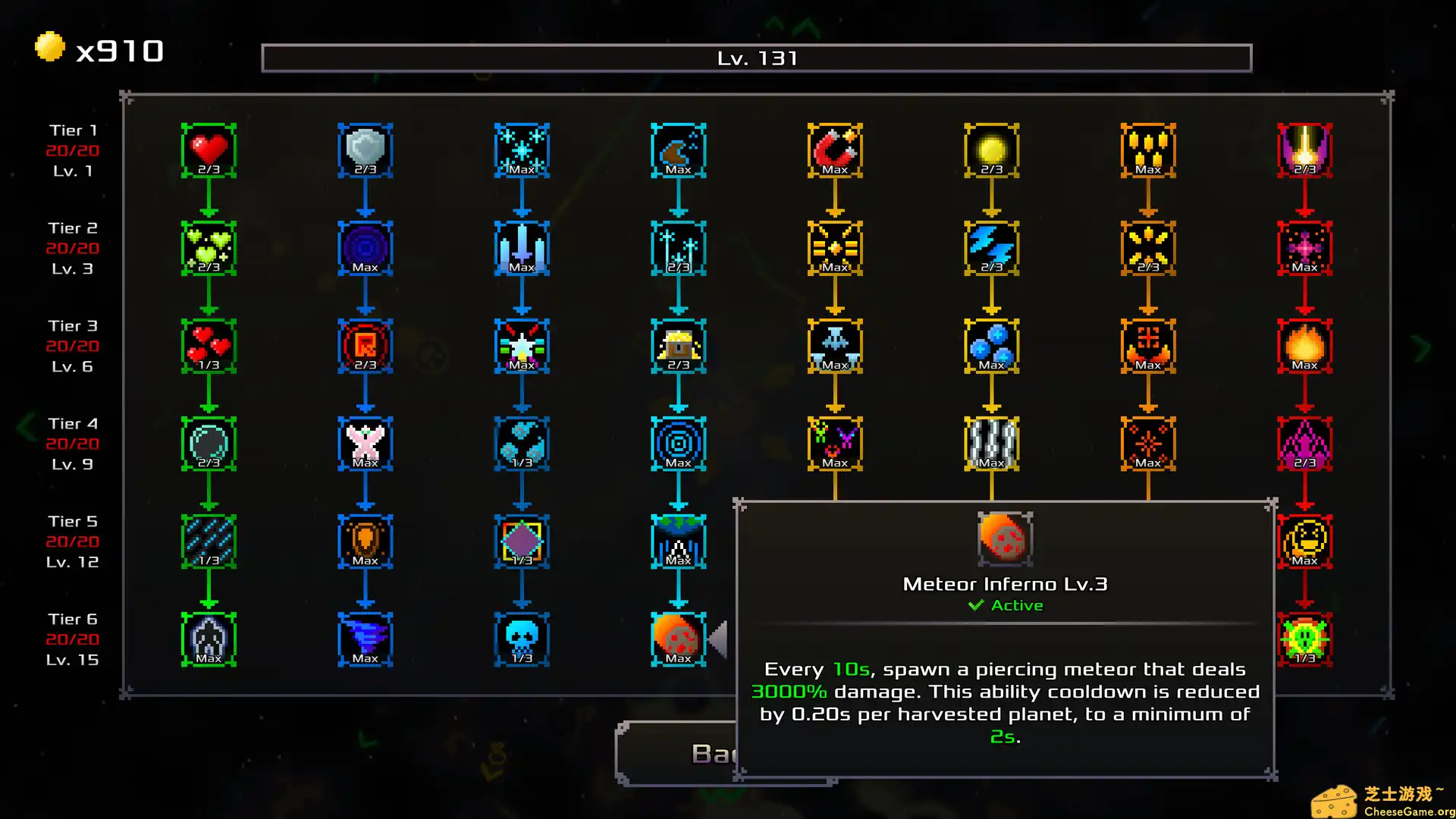Select the yellow smiley face skill
1456x819 pixels.
point(1304,541)
